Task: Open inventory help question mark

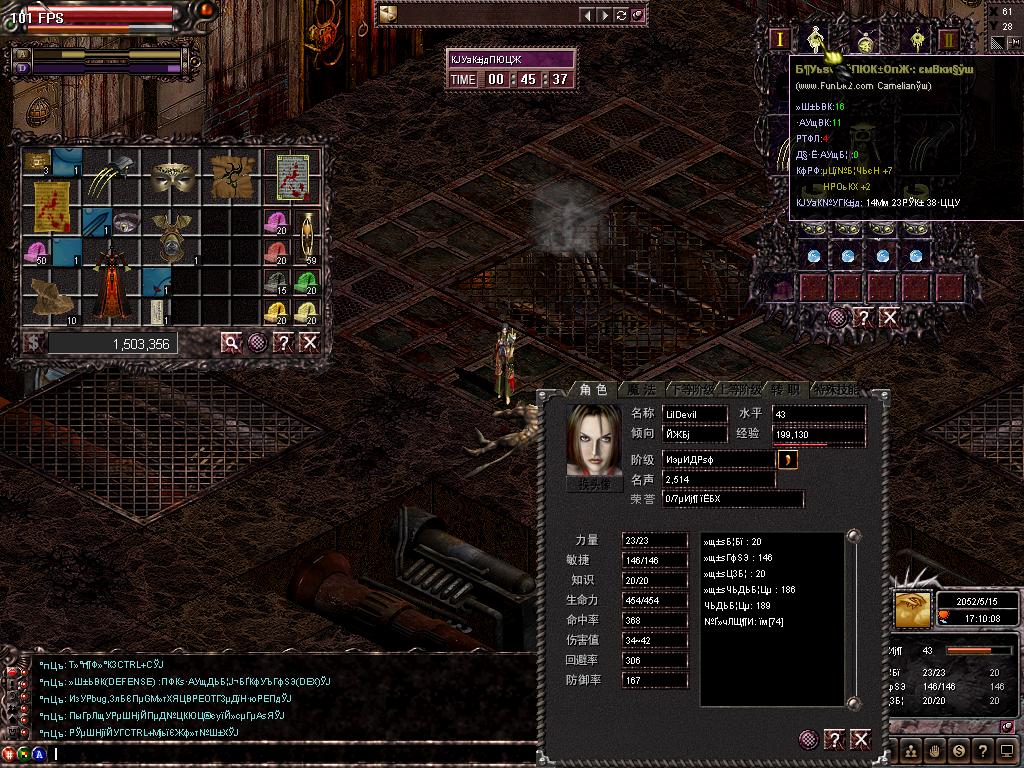Action: click(x=284, y=343)
